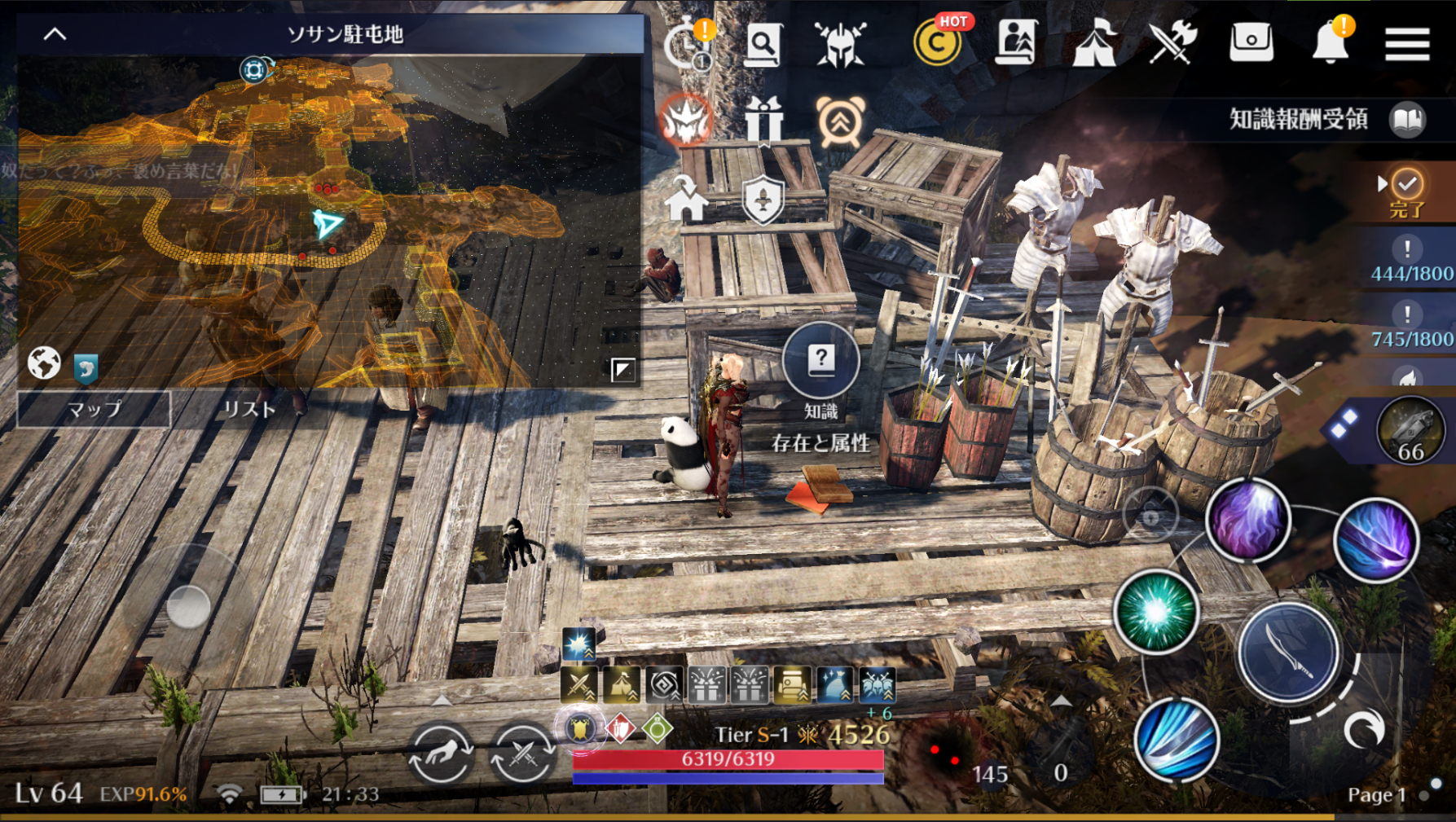Open the hamburger main menu
The height and width of the screenshot is (822, 1456).
point(1407,42)
